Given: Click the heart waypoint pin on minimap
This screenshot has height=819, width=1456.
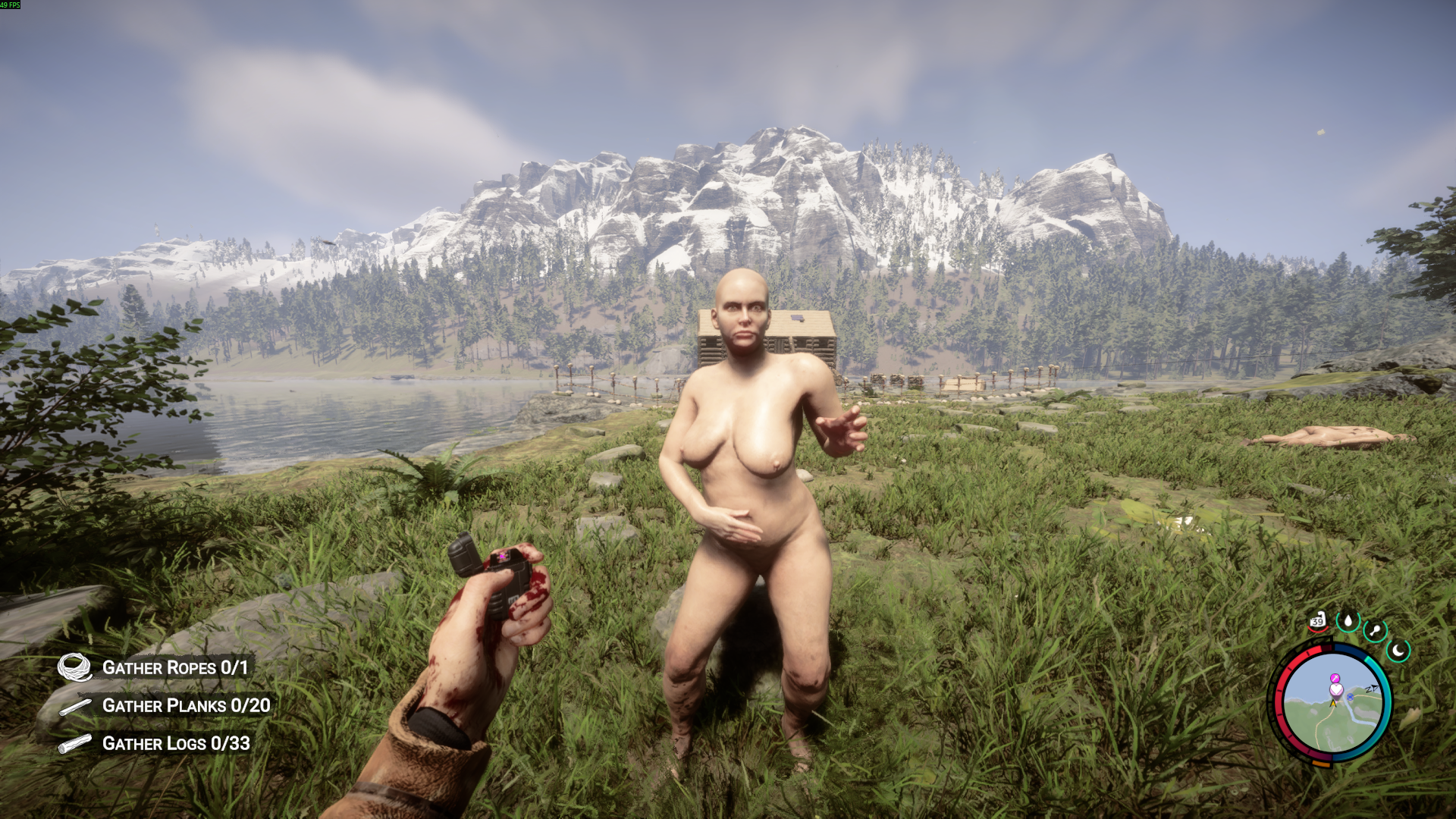Looking at the screenshot, I should (x=1336, y=689).
